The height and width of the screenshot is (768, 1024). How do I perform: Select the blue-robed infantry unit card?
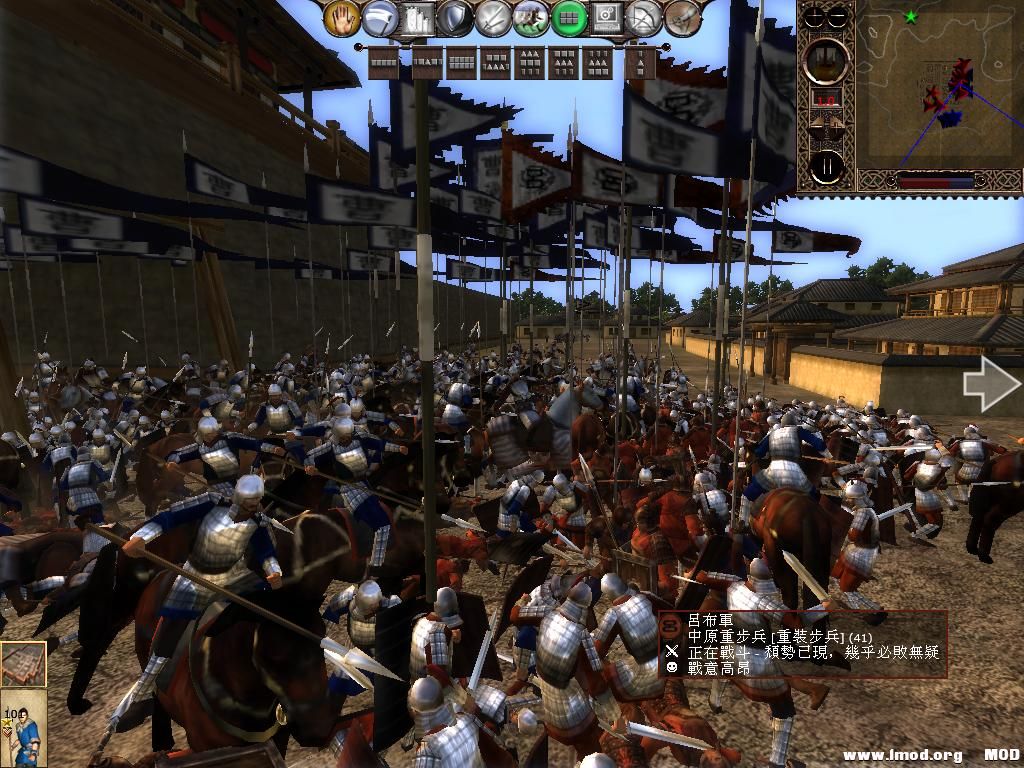tap(23, 728)
